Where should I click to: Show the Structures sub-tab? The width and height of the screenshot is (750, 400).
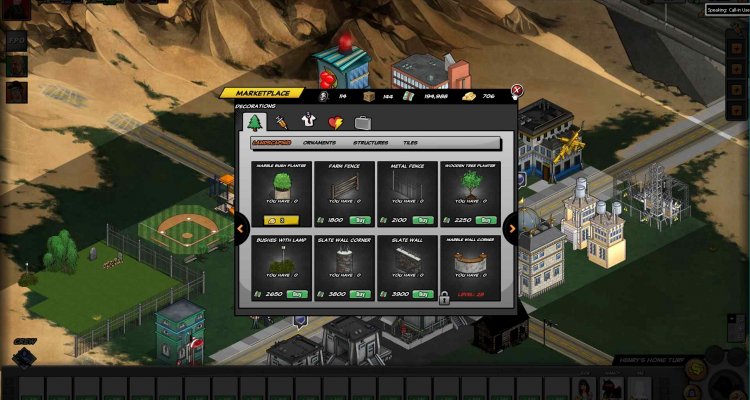pos(370,143)
